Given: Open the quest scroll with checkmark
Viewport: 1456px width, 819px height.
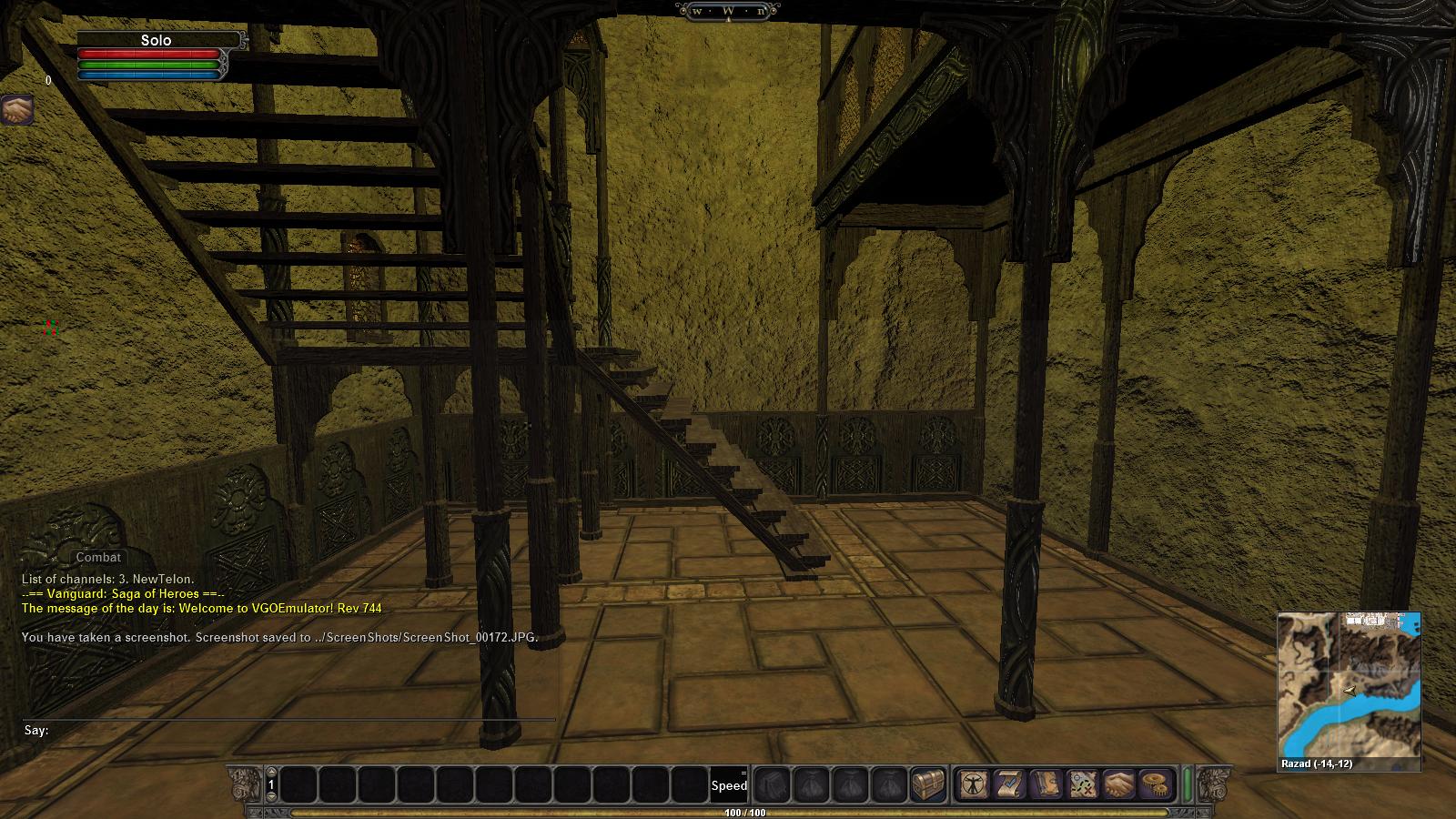Looking at the screenshot, I should click(1009, 784).
